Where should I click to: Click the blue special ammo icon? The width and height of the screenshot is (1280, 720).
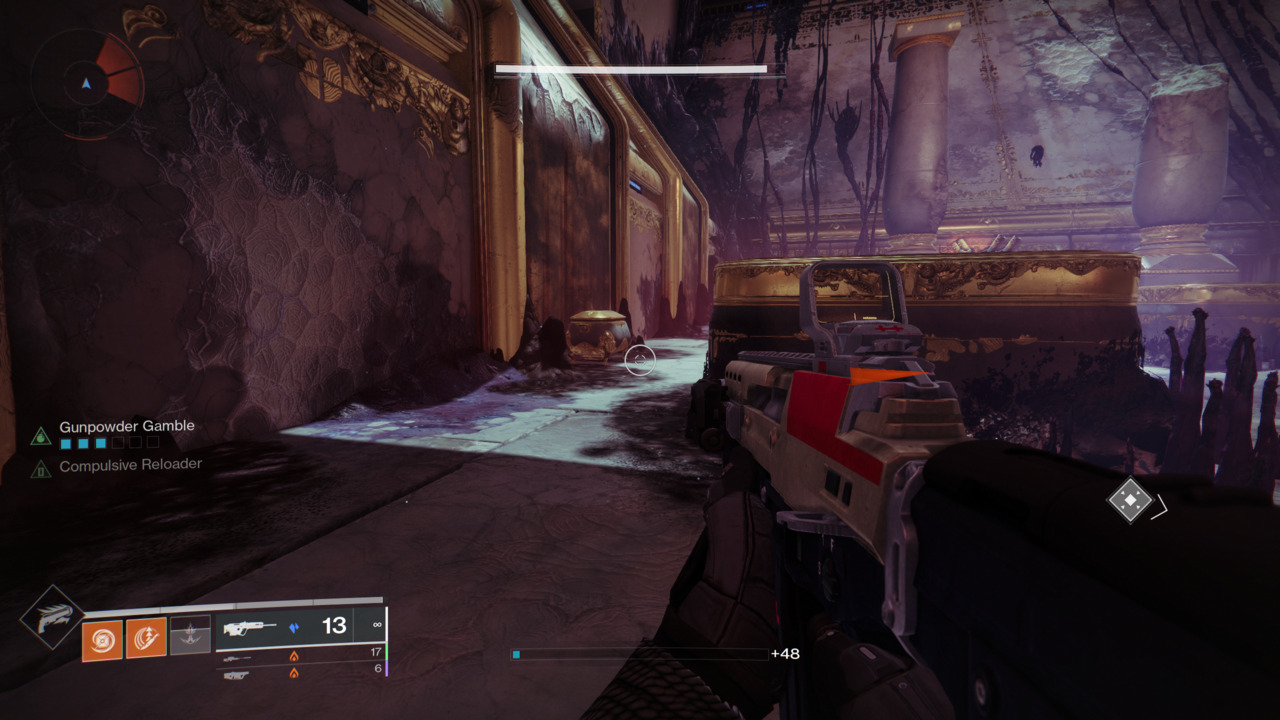(295, 626)
